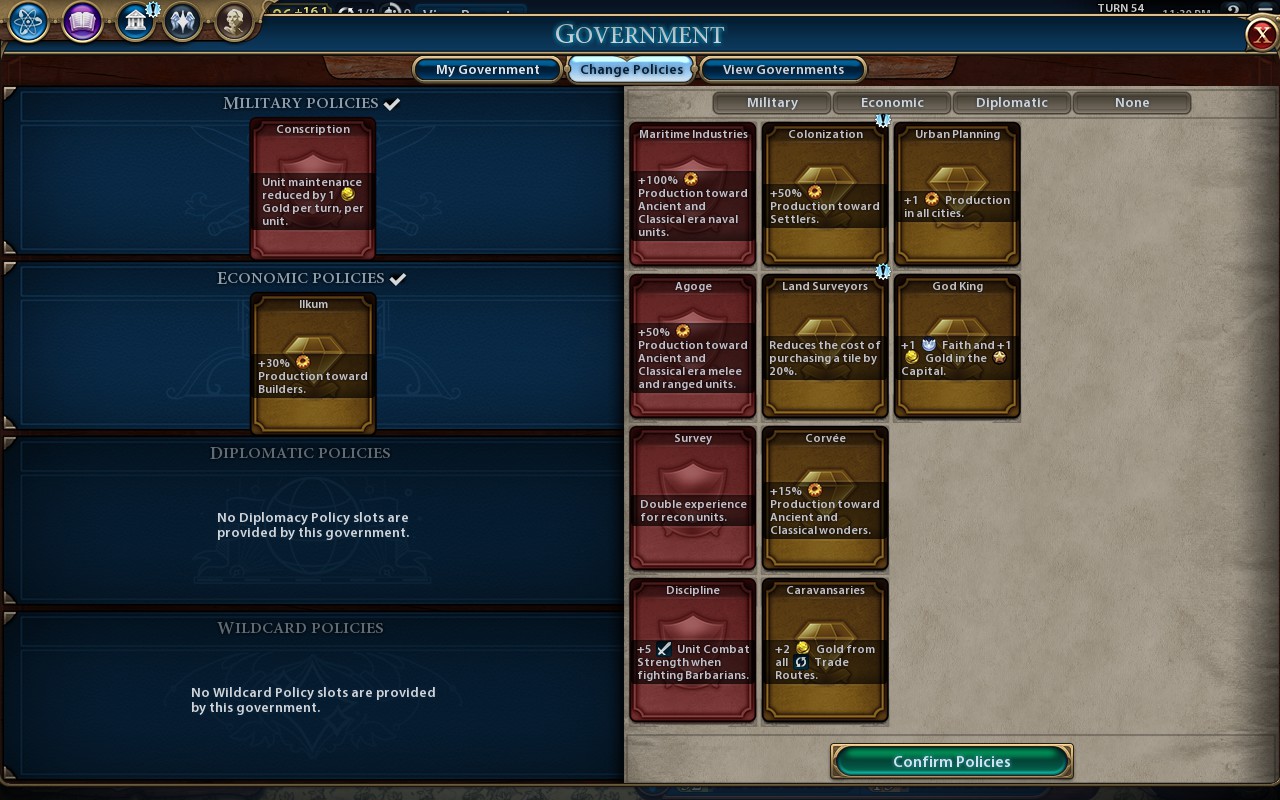Choose the Discipline policy card
Image resolution: width=1280 pixels, height=800 pixels.
click(693, 650)
